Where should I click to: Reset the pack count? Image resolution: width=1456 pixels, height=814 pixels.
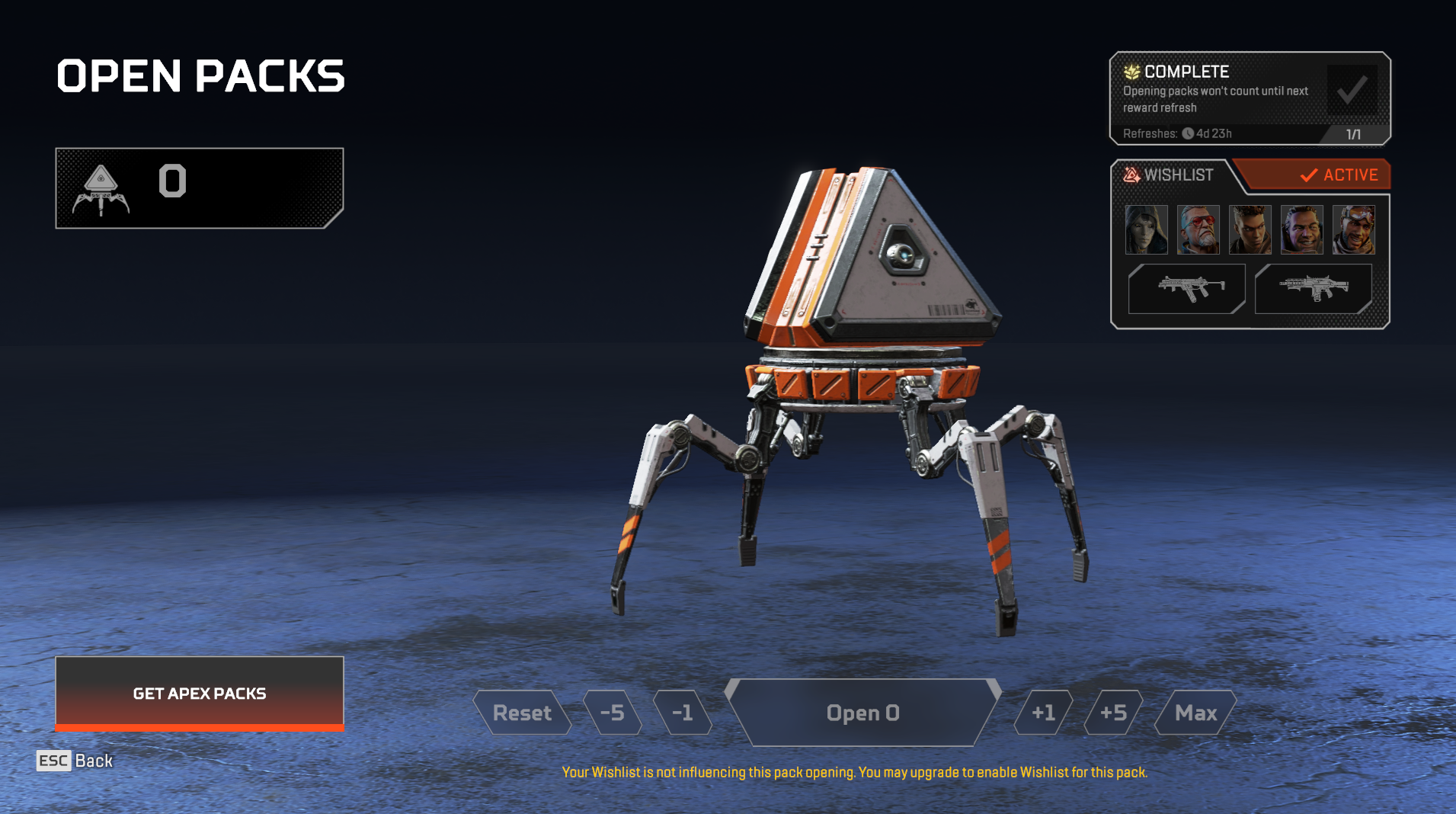[522, 713]
